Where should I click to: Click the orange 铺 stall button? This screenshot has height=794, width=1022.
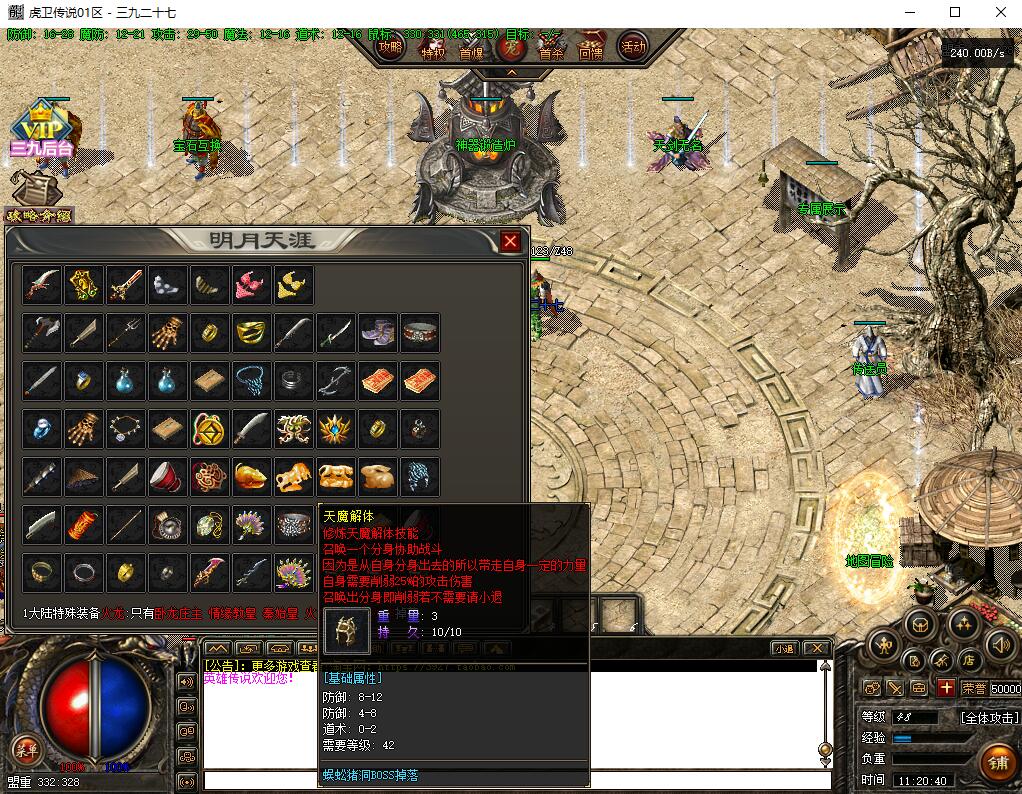[x=996, y=761]
